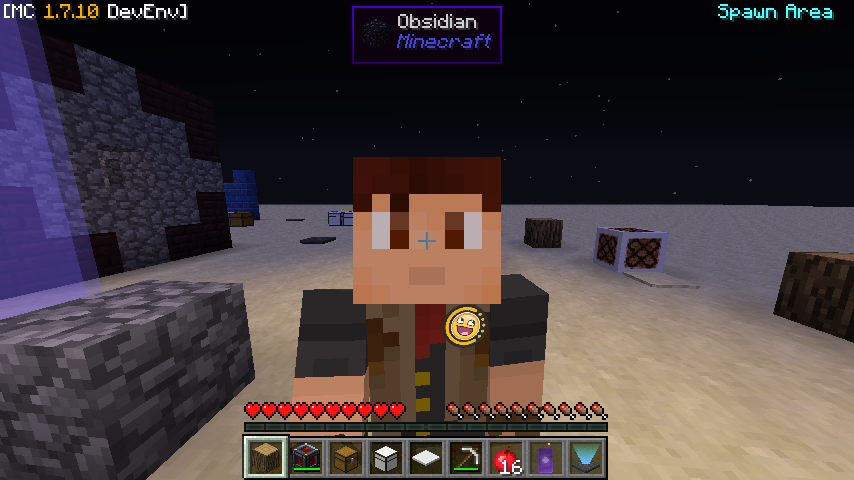
Task: Choose the purple banner item slot
Action: pyautogui.click(x=547, y=458)
